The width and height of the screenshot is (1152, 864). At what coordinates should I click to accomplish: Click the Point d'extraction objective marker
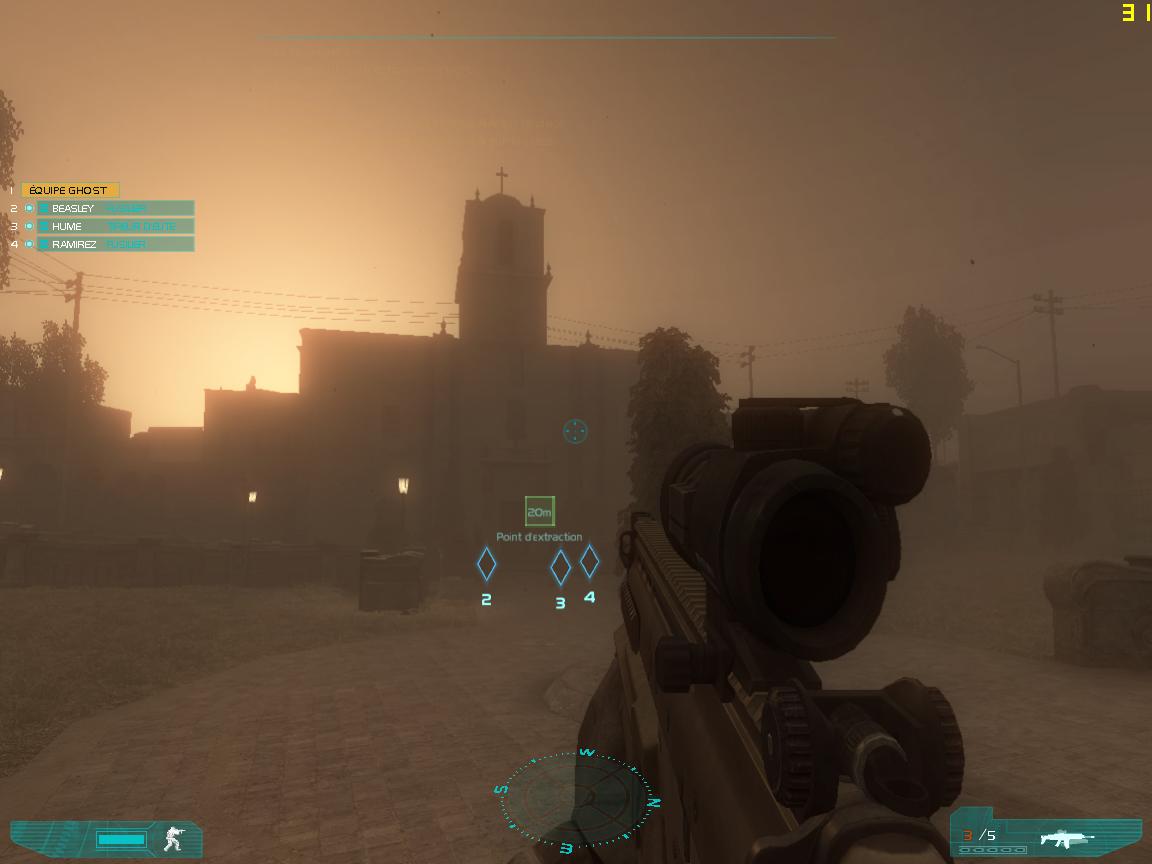[x=539, y=512]
